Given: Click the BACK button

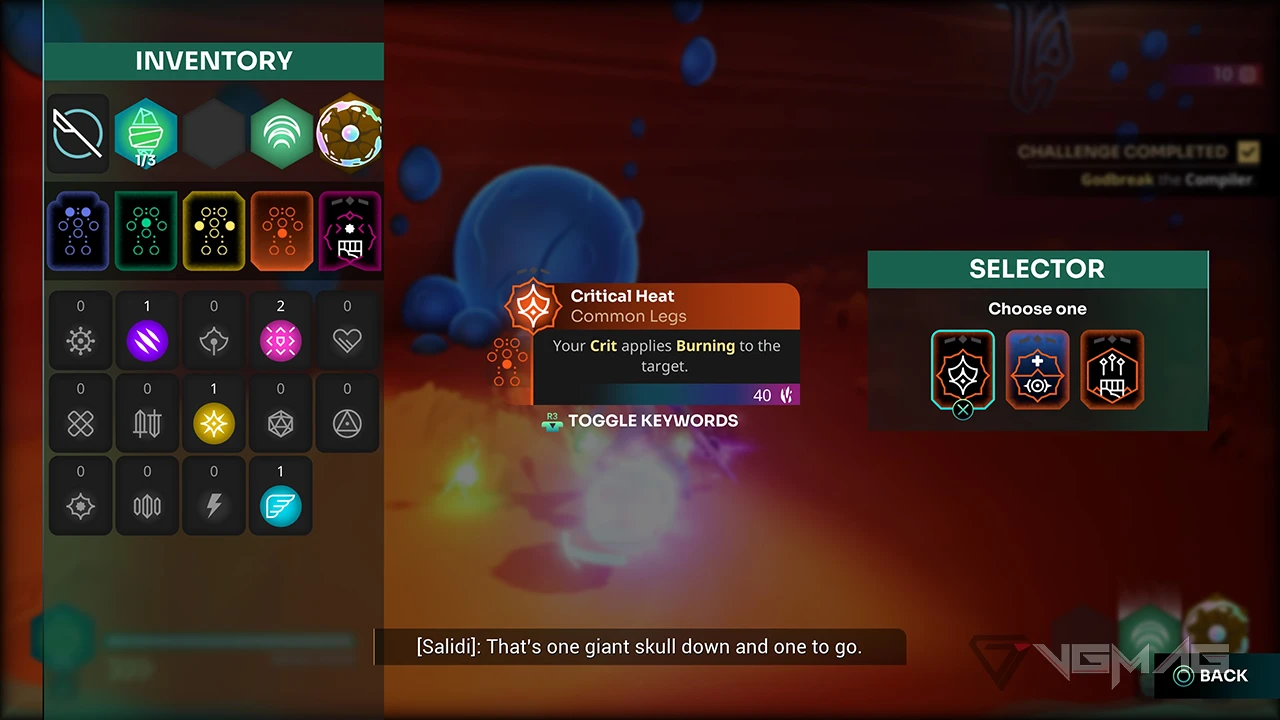Looking at the screenshot, I should (1212, 676).
